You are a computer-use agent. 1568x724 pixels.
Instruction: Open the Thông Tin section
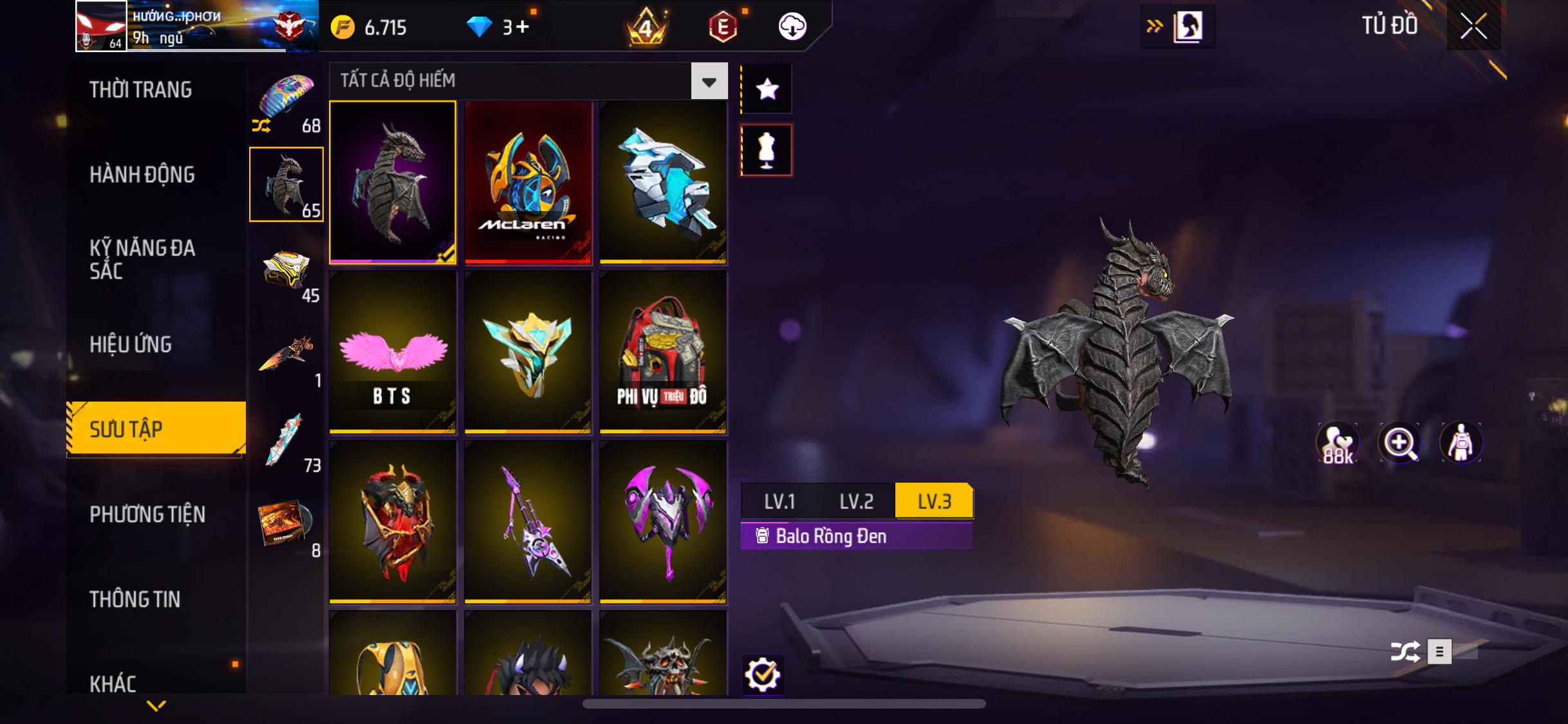135,599
